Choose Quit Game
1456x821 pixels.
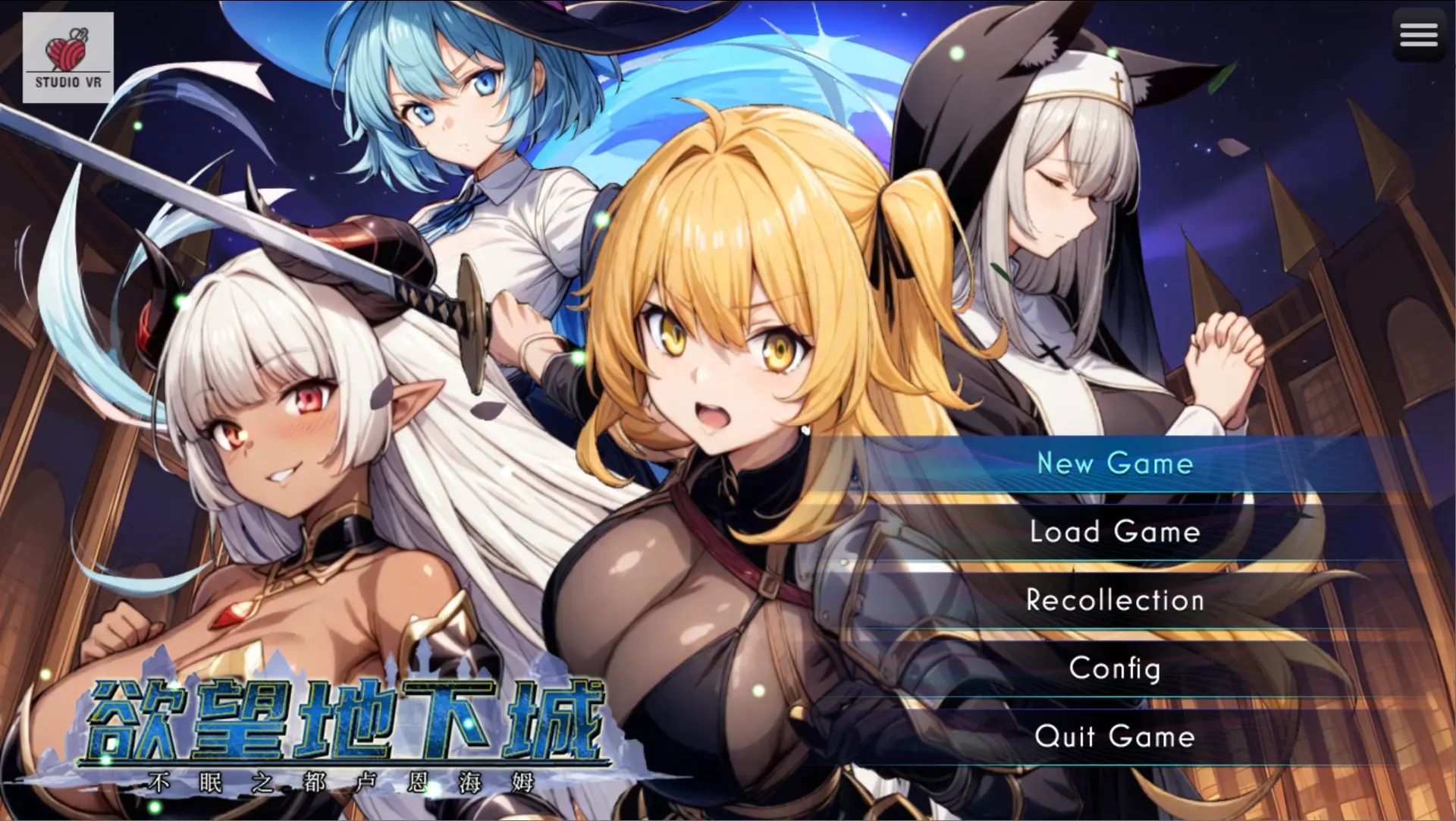click(1115, 737)
